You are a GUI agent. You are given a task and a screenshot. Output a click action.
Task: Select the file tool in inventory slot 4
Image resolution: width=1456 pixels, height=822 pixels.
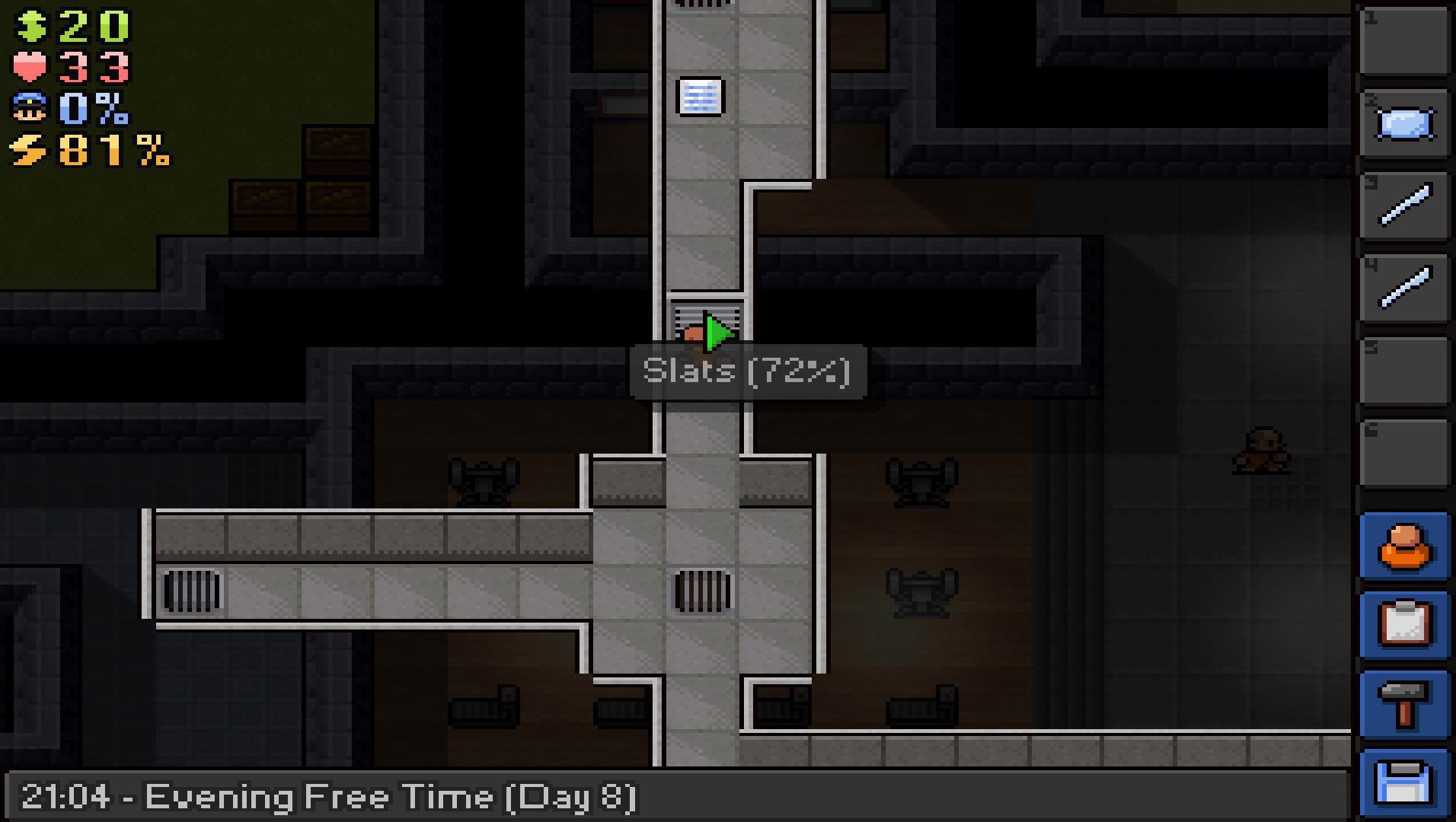point(1405,287)
